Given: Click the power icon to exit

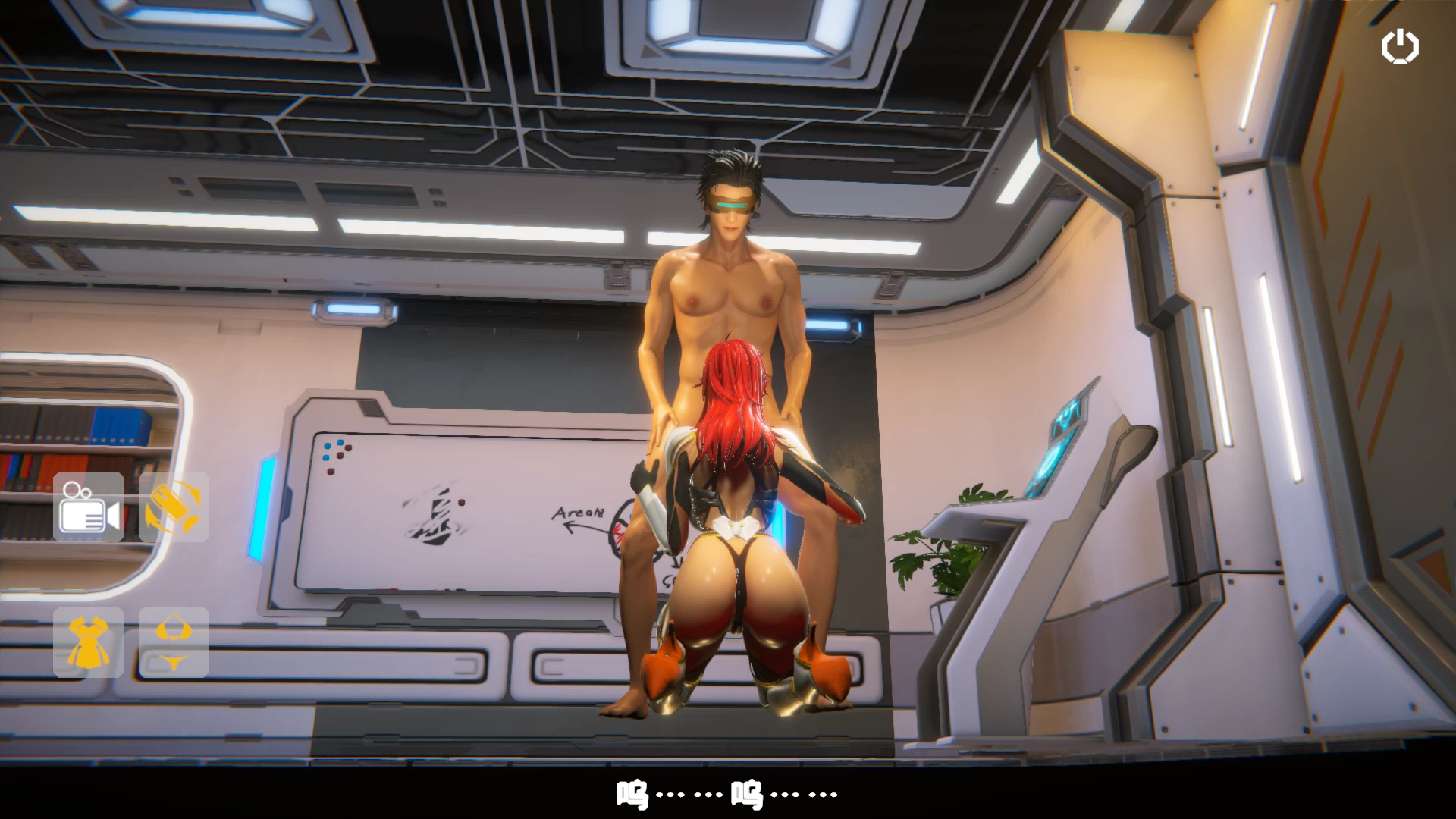Looking at the screenshot, I should pos(1399,47).
